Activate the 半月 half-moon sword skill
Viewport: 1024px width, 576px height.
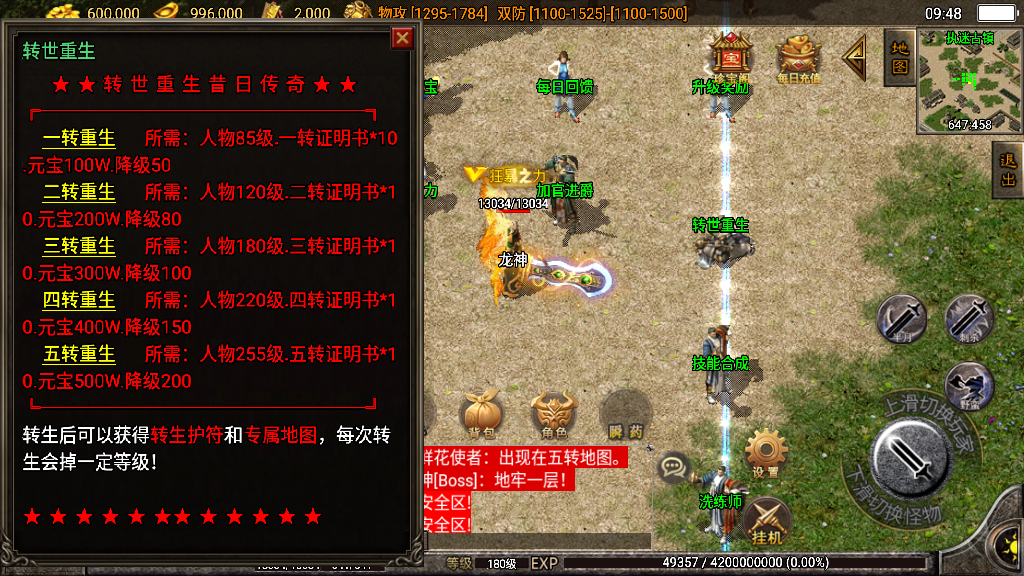point(901,320)
